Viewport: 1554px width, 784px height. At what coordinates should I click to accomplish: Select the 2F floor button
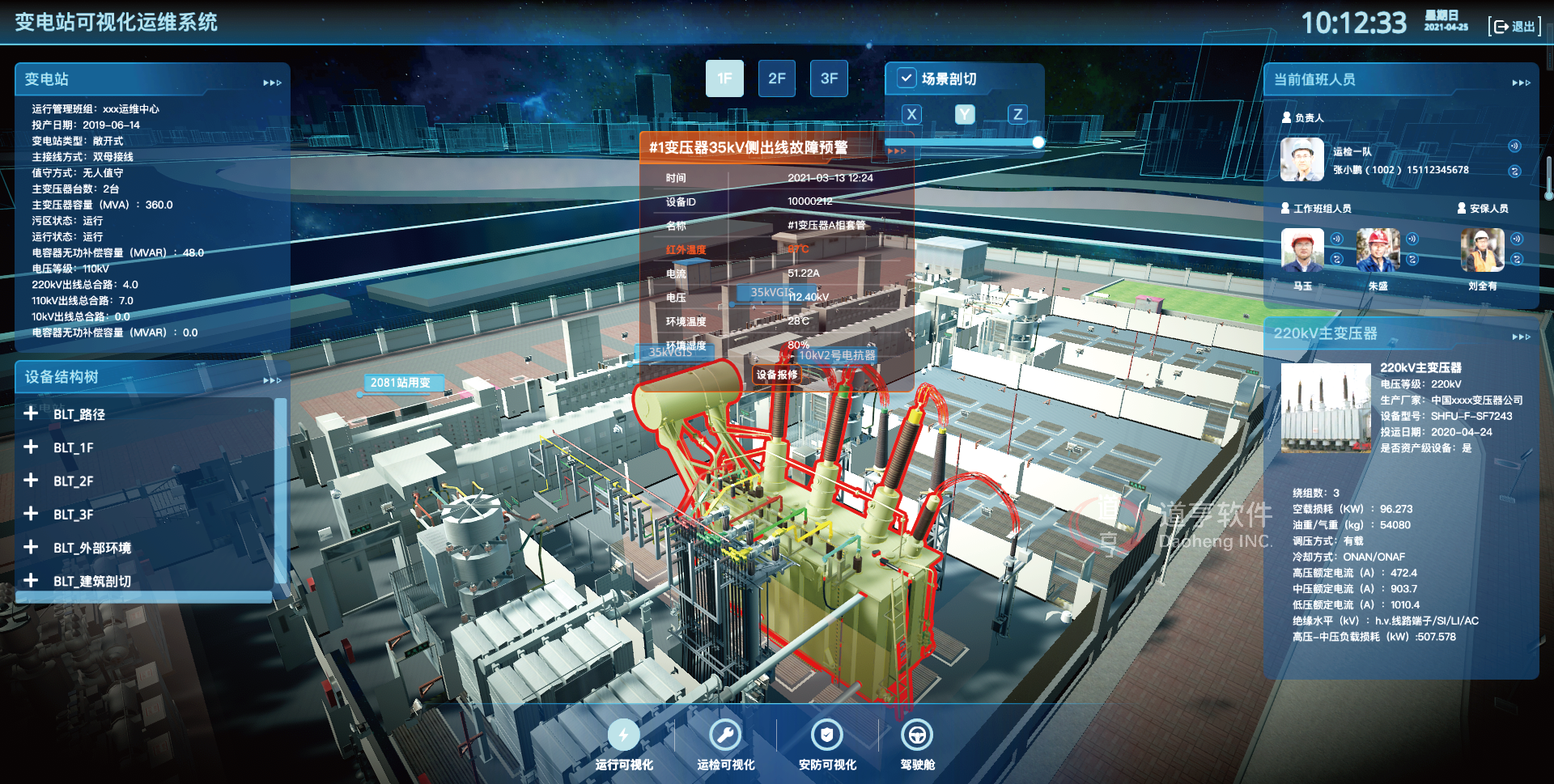(x=777, y=78)
